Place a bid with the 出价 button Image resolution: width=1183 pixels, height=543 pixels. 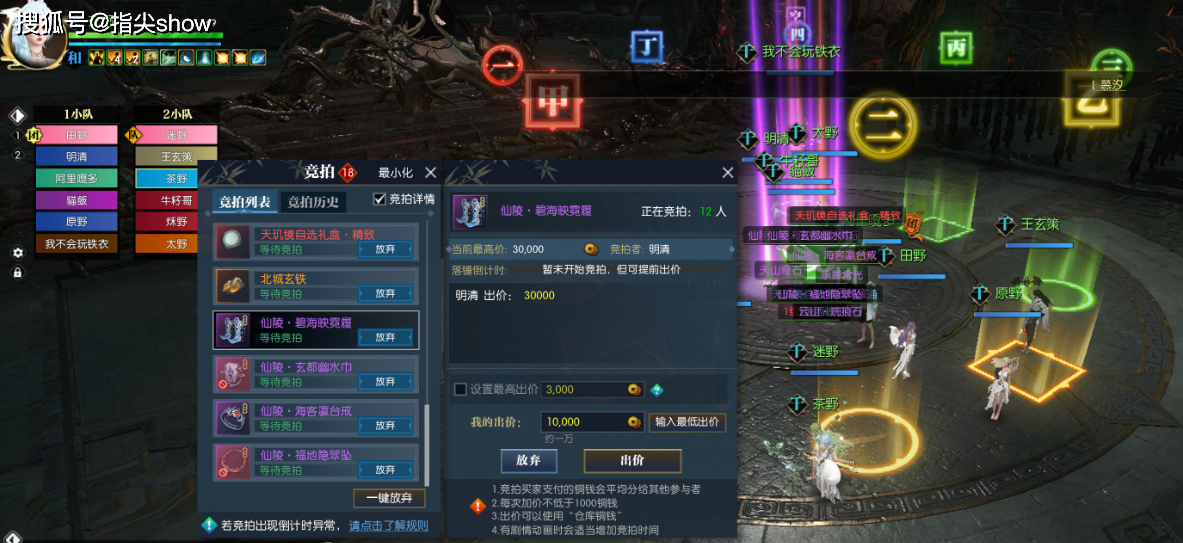coord(632,461)
